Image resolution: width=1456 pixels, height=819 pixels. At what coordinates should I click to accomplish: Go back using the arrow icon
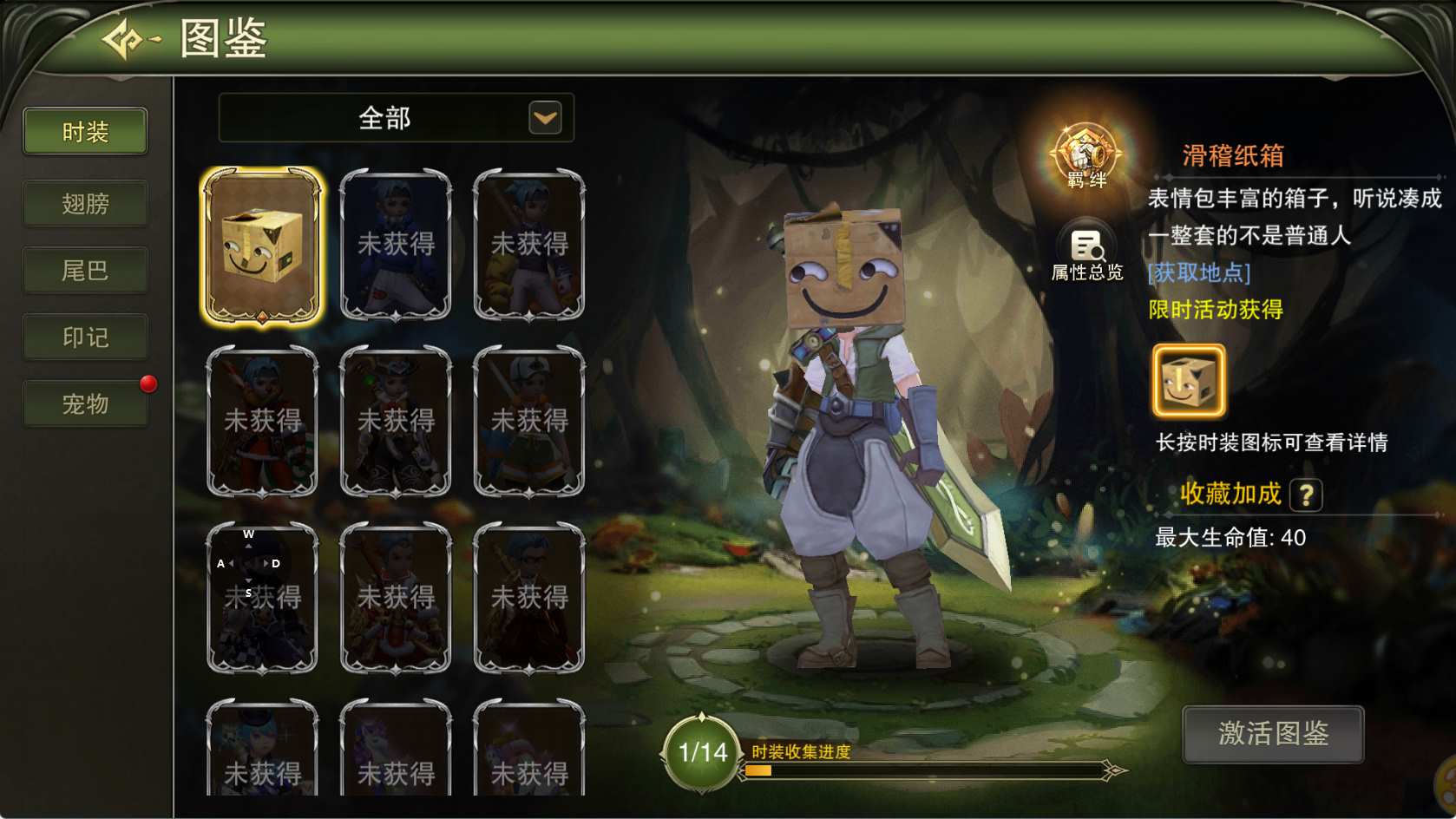pyautogui.click(x=128, y=40)
